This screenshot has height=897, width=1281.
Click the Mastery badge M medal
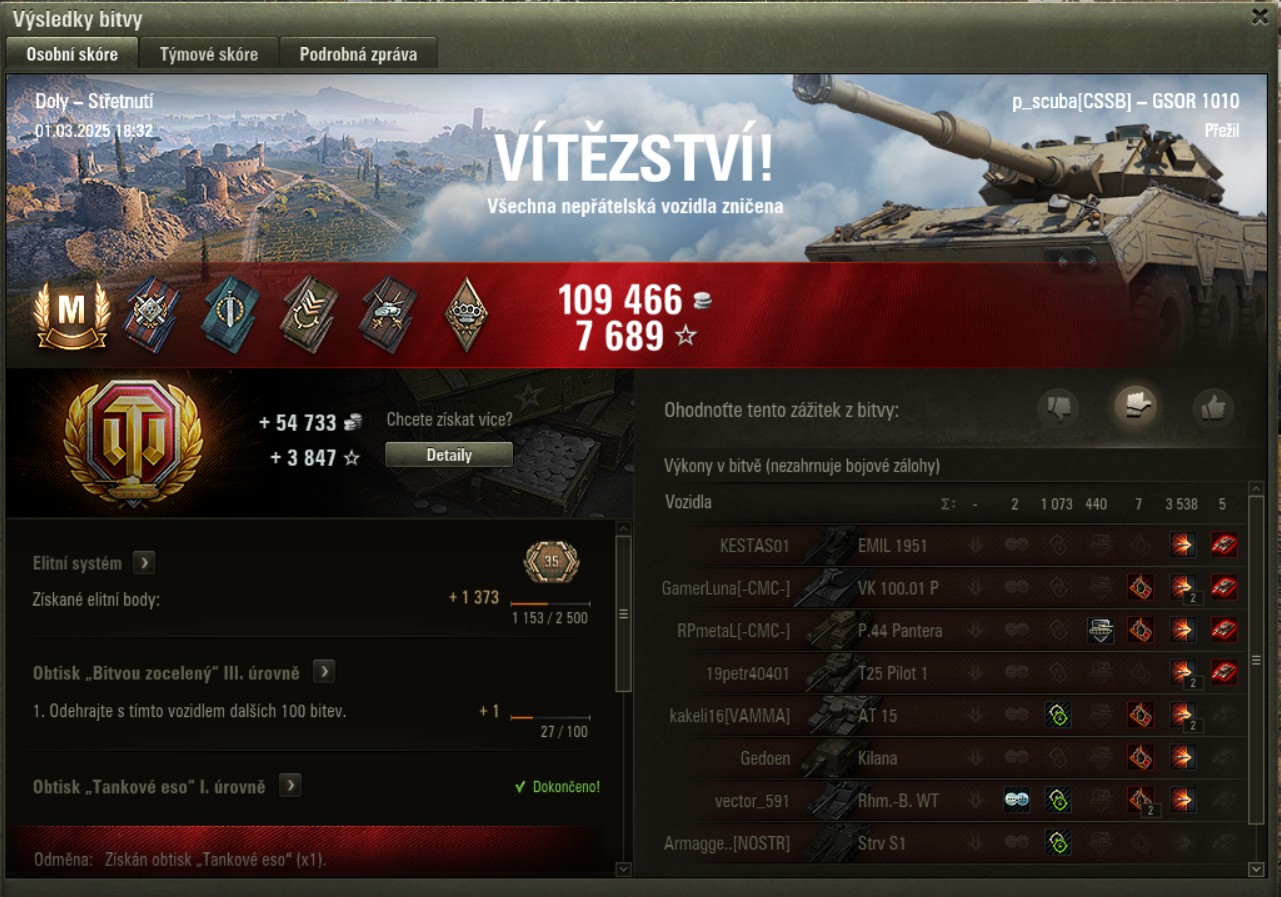click(x=71, y=315)
